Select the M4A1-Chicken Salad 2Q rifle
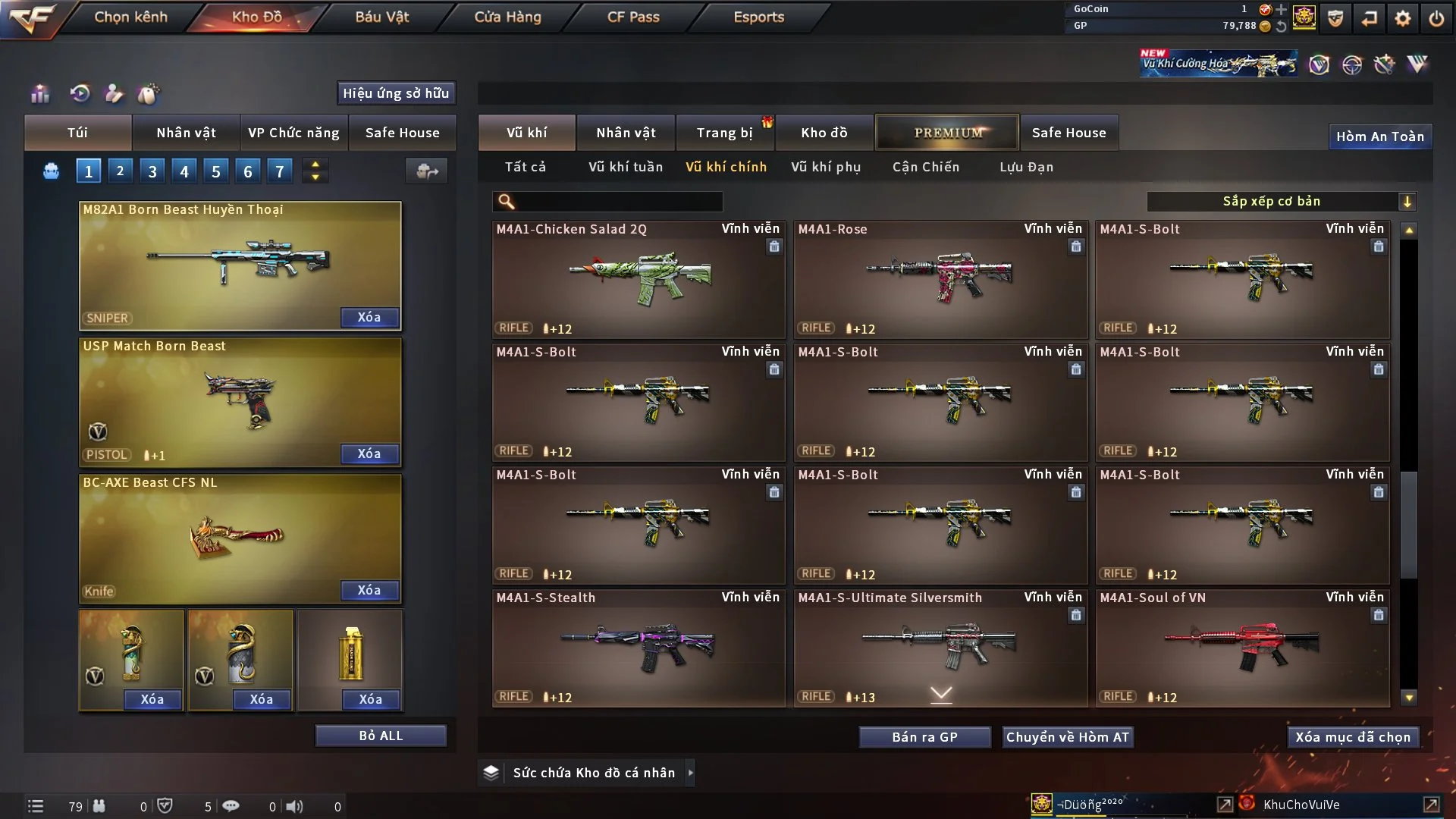 [638, 279]
